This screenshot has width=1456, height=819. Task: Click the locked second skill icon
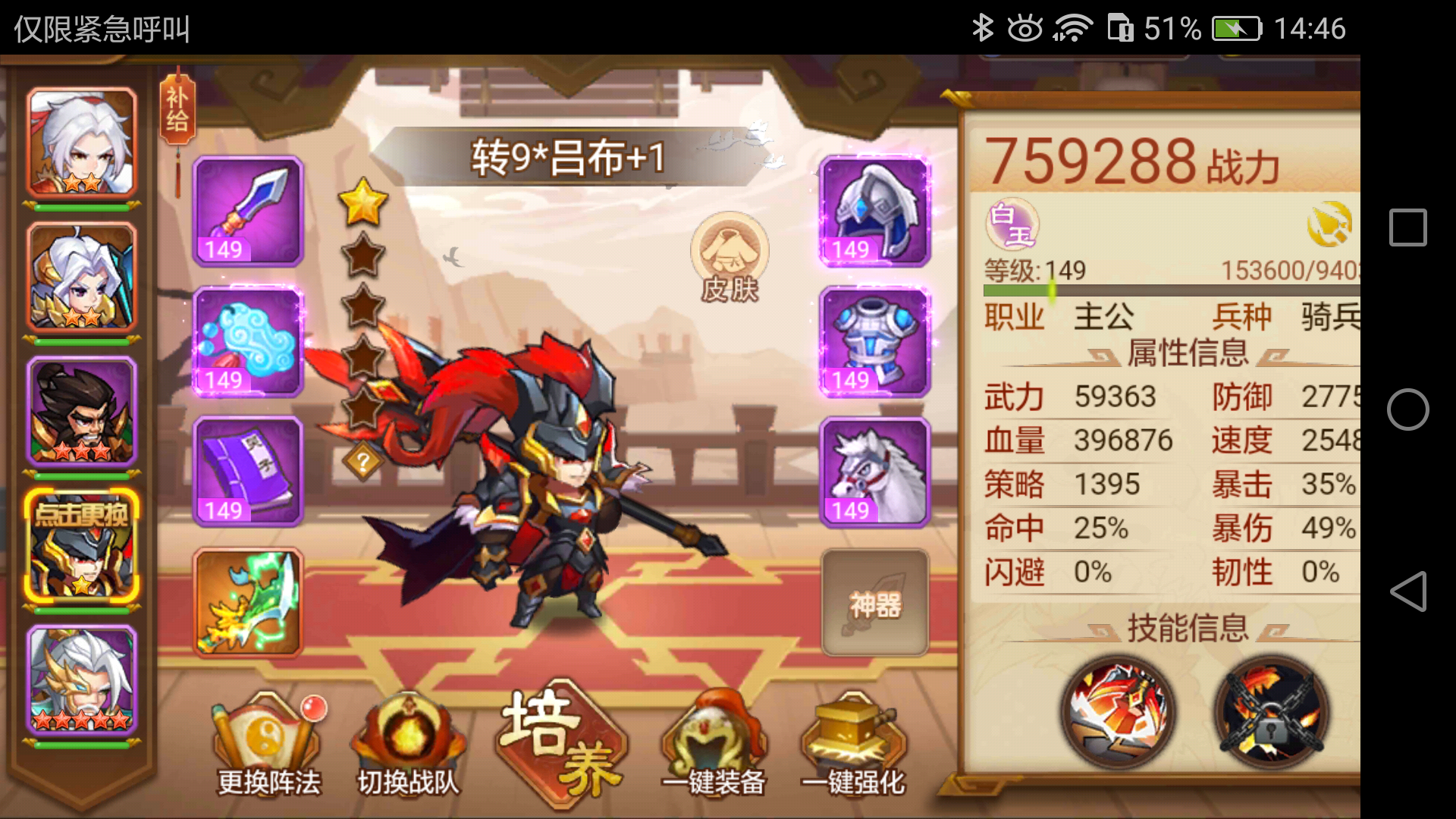coord(1269,711)
